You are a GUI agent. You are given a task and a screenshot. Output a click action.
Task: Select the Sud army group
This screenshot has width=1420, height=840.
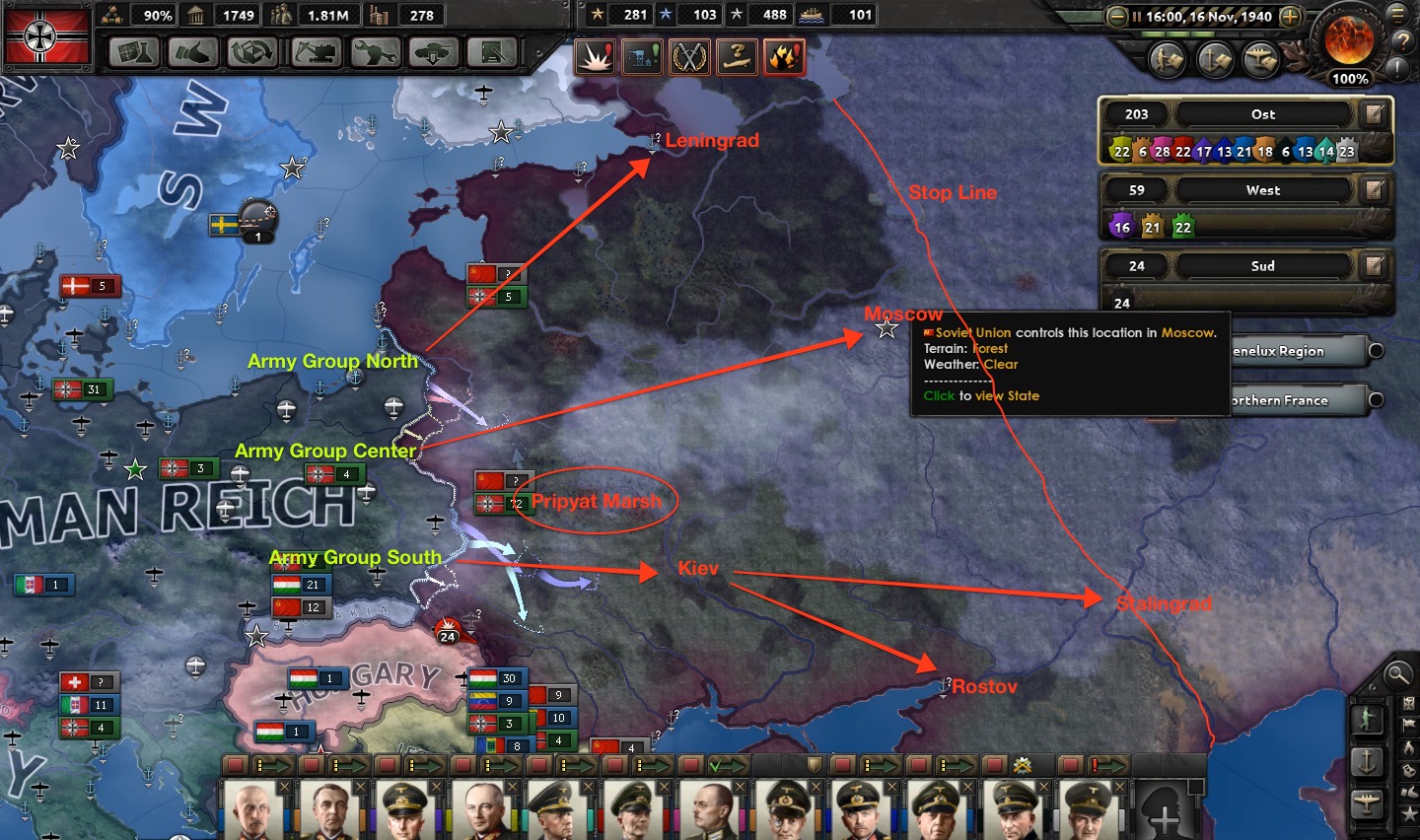tap(1262, 266)
